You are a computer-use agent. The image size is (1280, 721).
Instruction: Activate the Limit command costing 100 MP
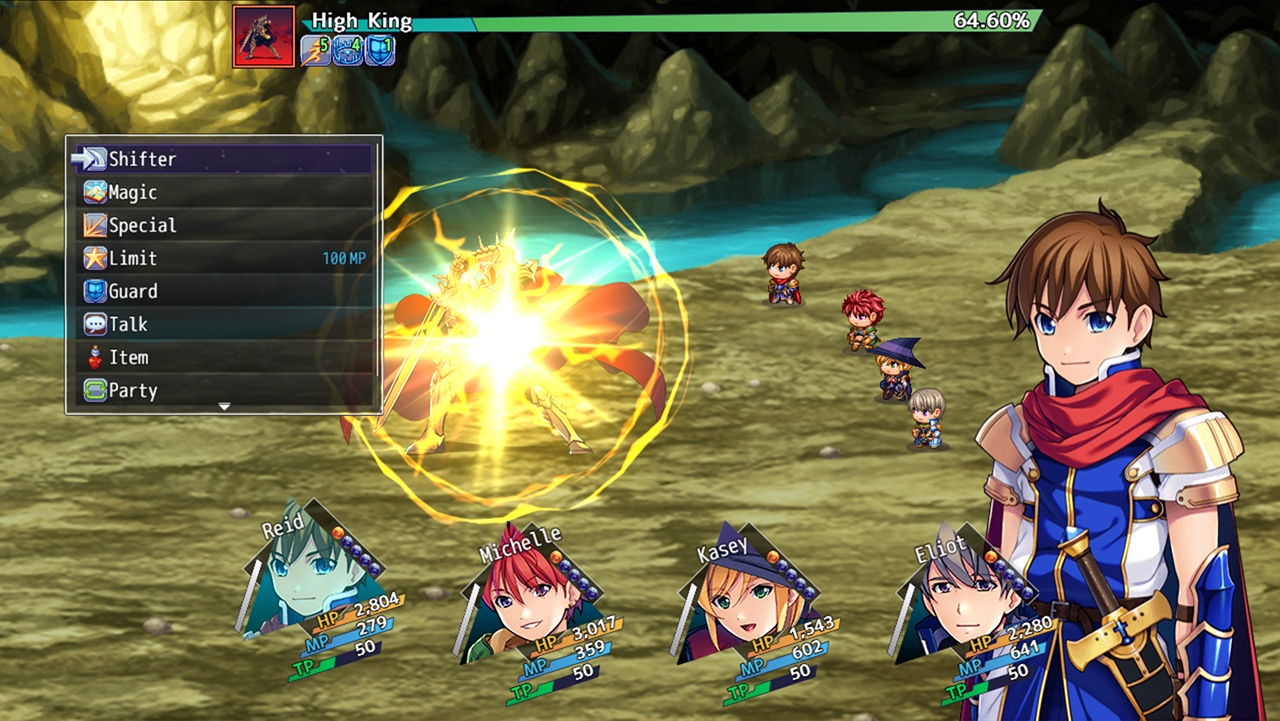tap(223, 258)
